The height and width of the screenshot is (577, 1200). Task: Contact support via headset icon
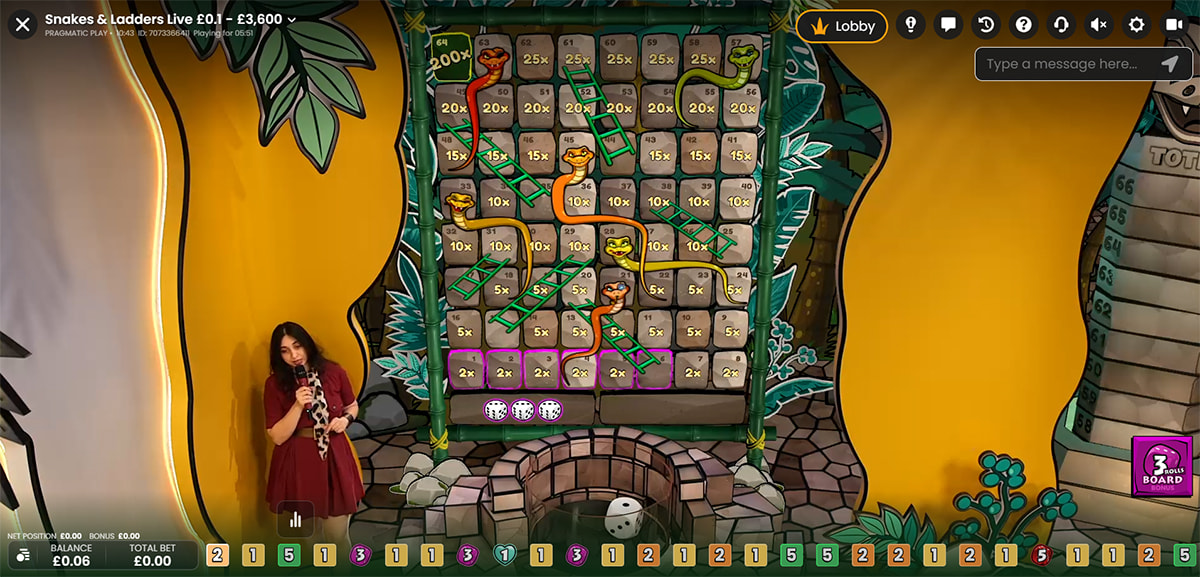click(1061, 26)
